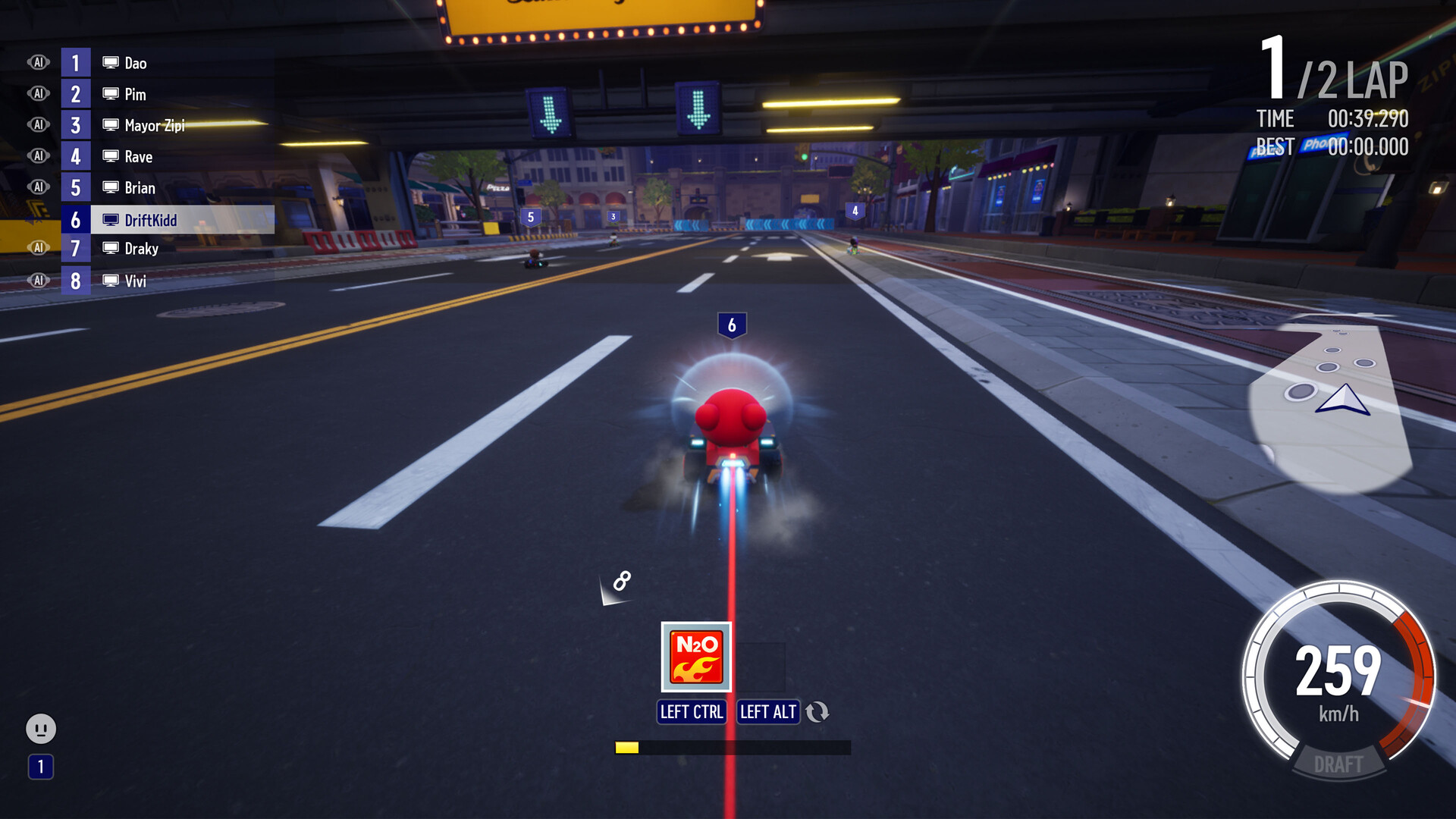Click the yellow nitro charge progress bar

(628, 747)
